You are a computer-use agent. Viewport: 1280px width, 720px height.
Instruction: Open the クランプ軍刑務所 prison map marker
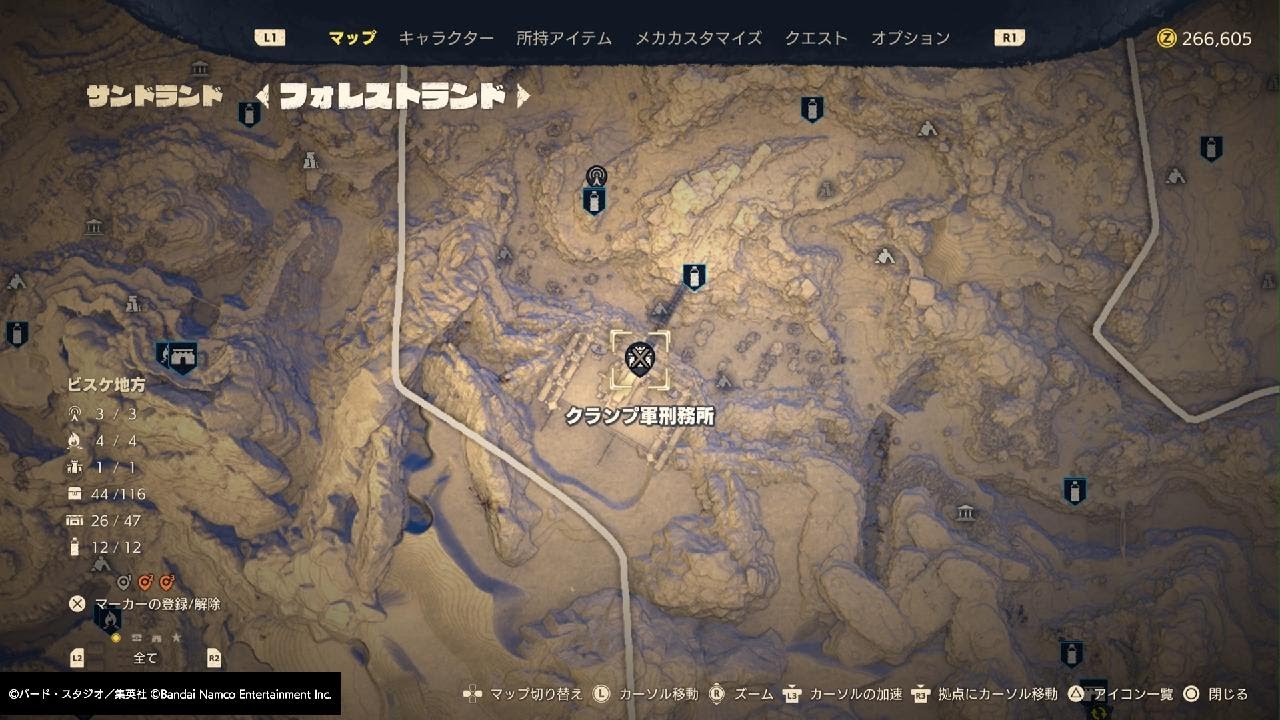coord(638,359)
